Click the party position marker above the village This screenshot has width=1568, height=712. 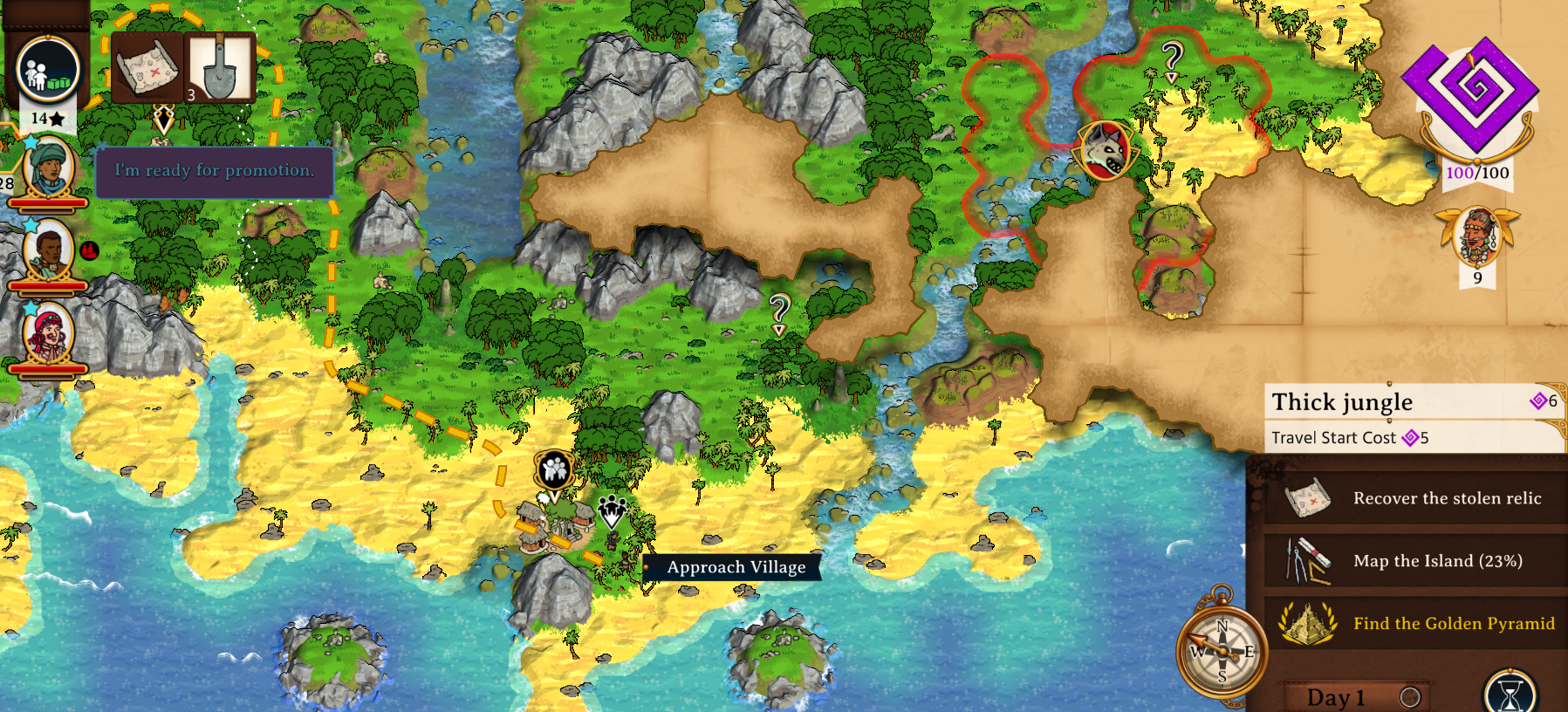point(554,471)
